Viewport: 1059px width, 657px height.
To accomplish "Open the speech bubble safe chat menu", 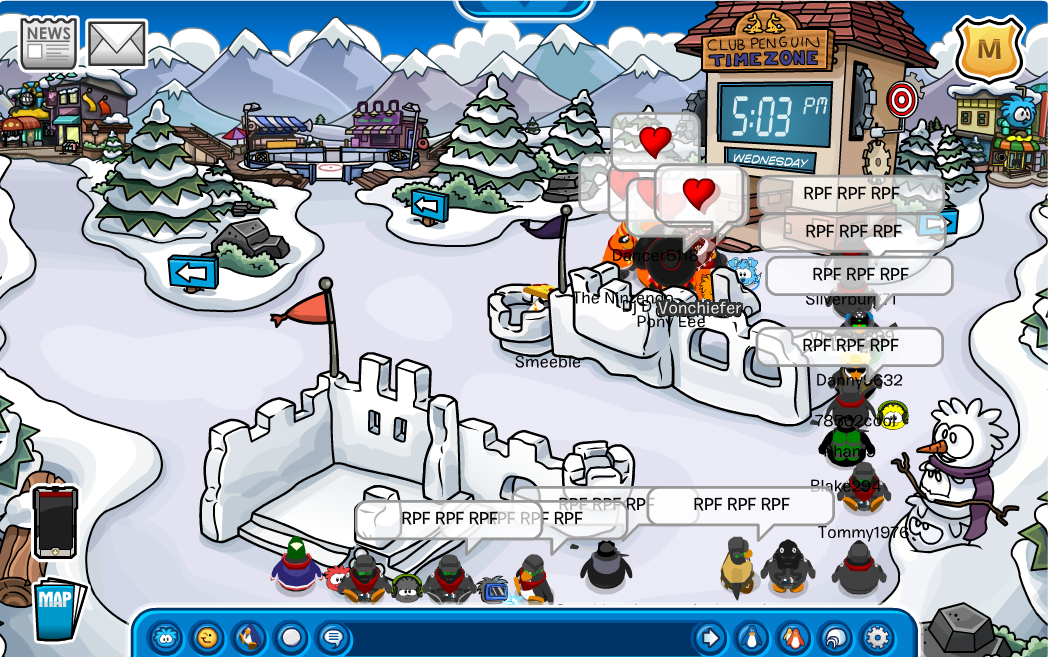I will click(x=333, y=637).
